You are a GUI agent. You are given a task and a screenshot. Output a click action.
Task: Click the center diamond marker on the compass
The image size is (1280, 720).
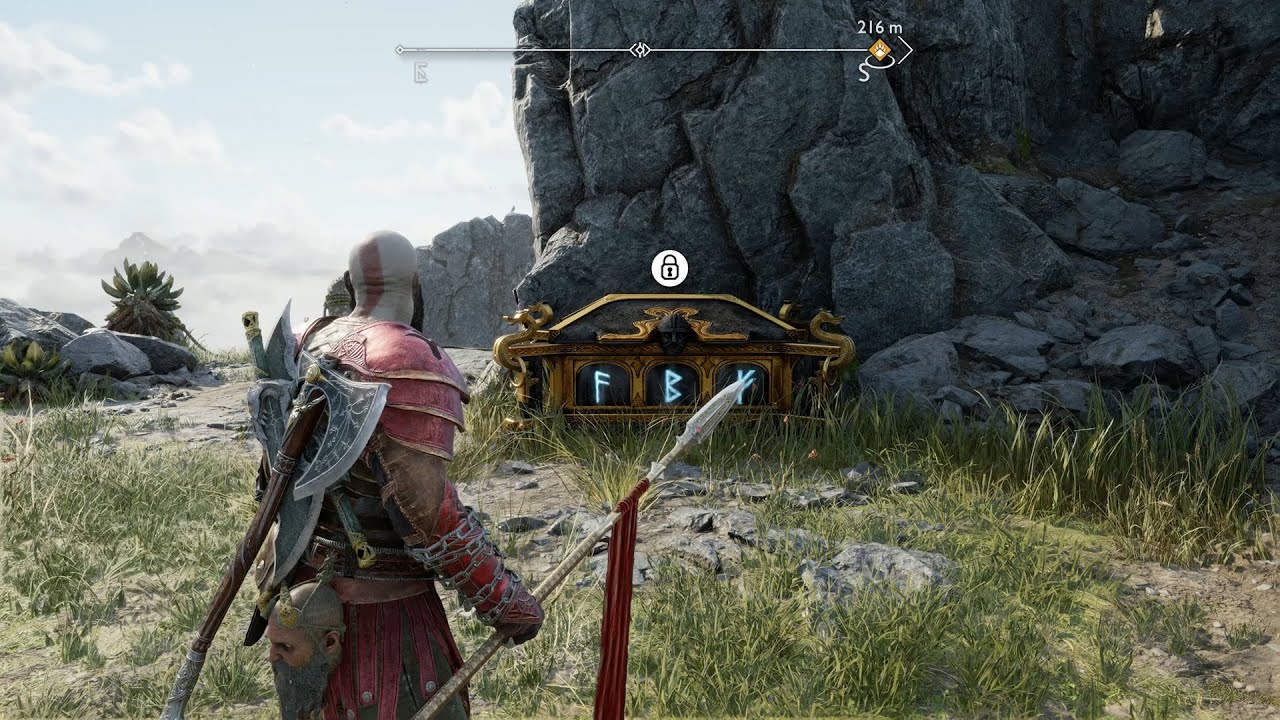638,48
